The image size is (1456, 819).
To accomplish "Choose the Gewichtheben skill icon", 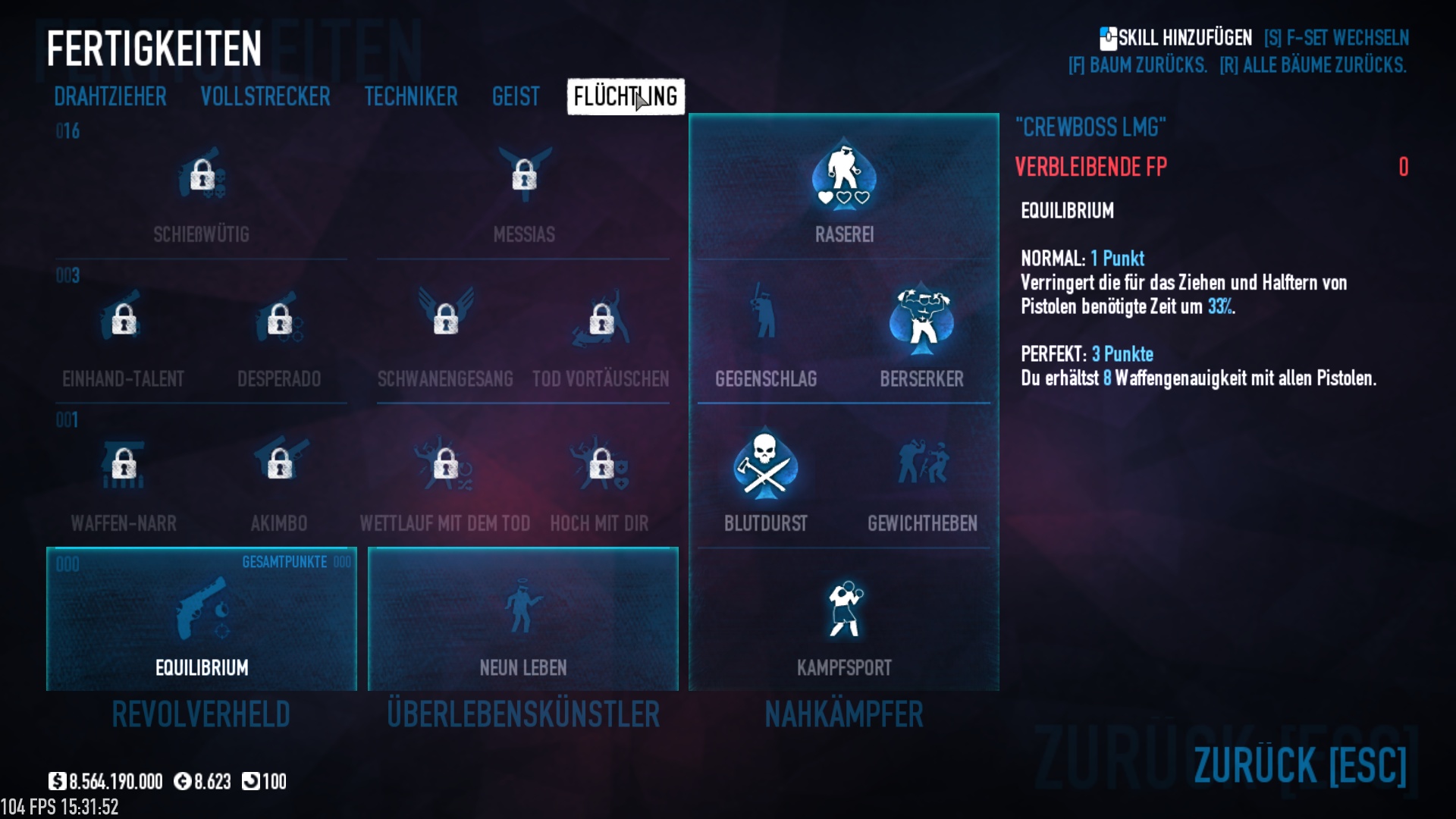I will click(922, 464).
